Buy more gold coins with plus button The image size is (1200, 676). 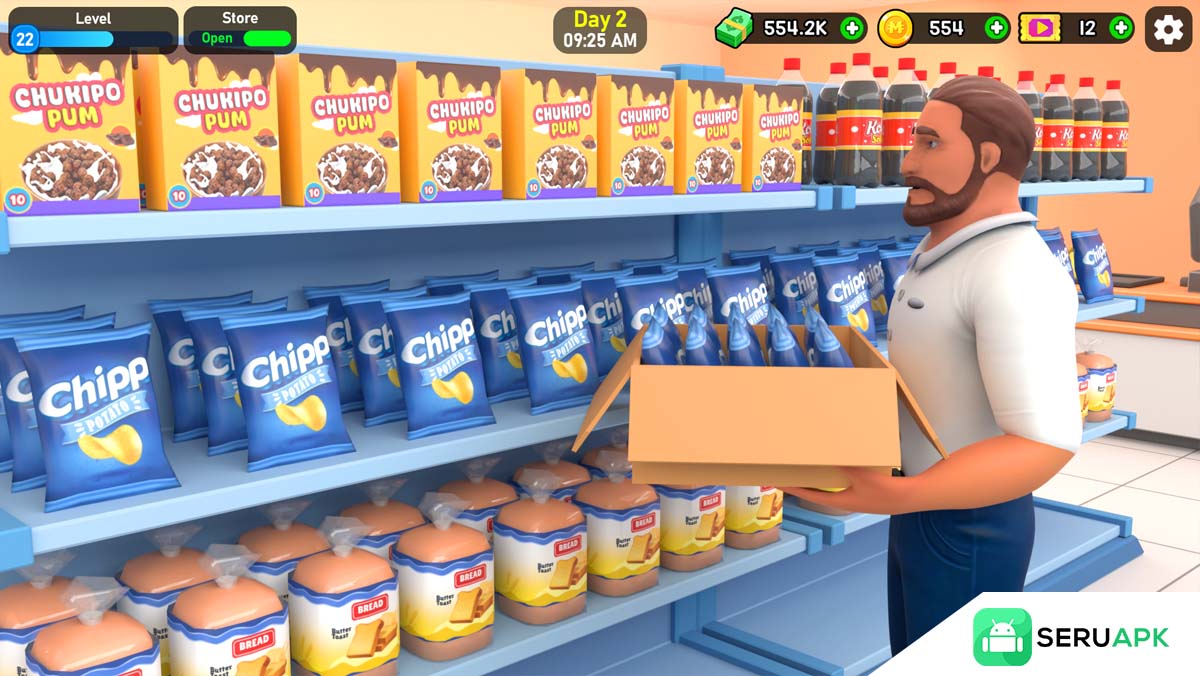pyautogui.click(x=996, y=28)
